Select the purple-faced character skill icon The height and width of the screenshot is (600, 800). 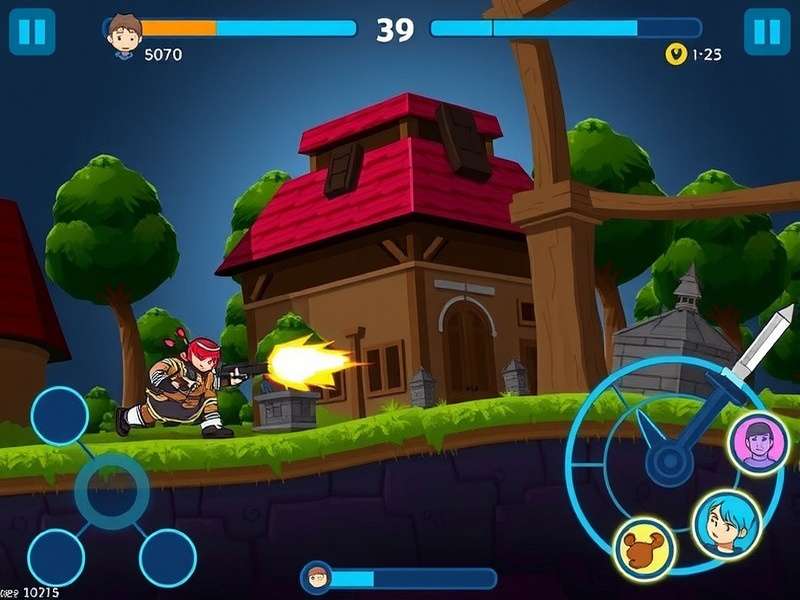[759, 443]
